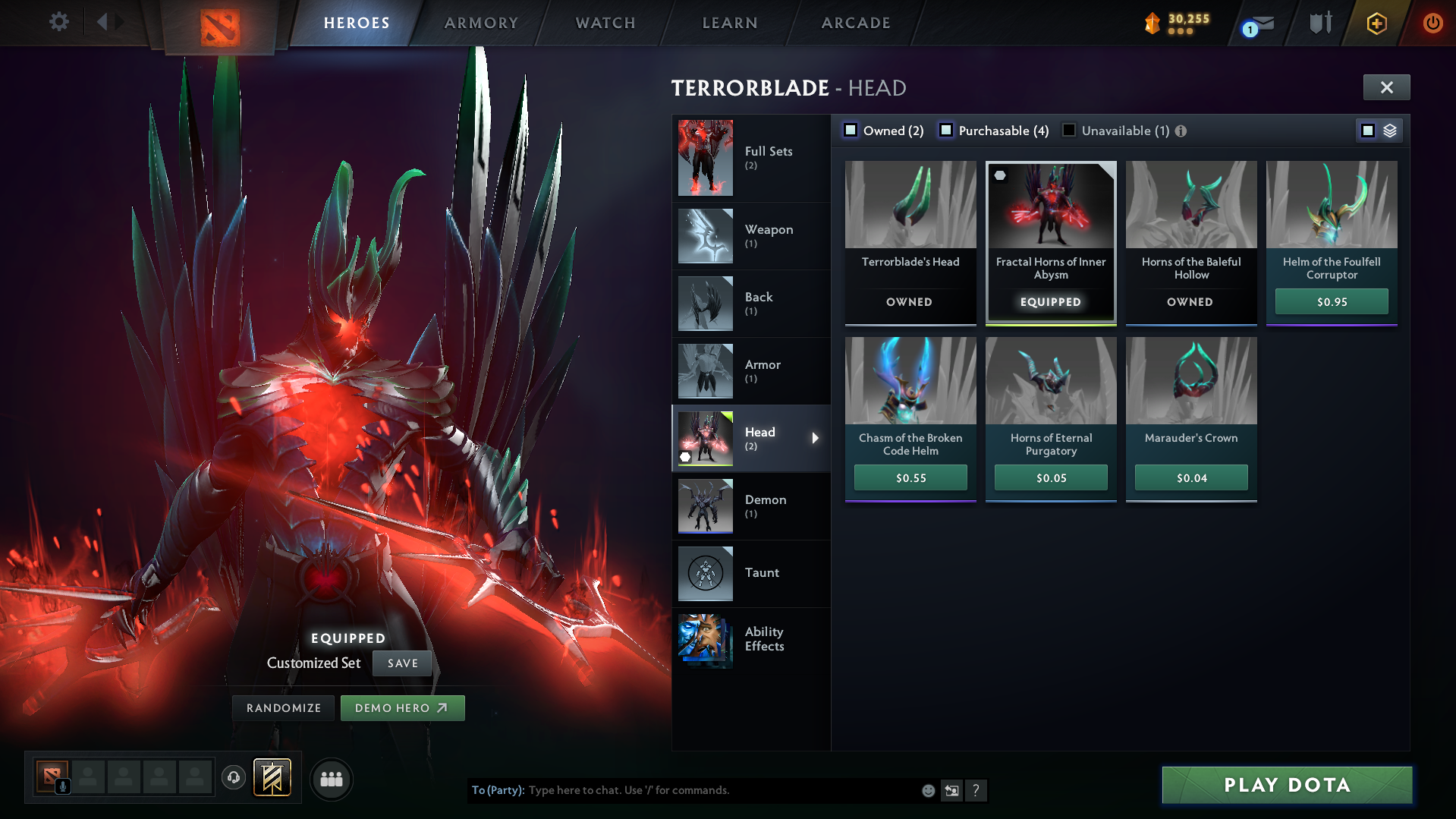Toggle the Owned items filter checkbox

[851, 130]
